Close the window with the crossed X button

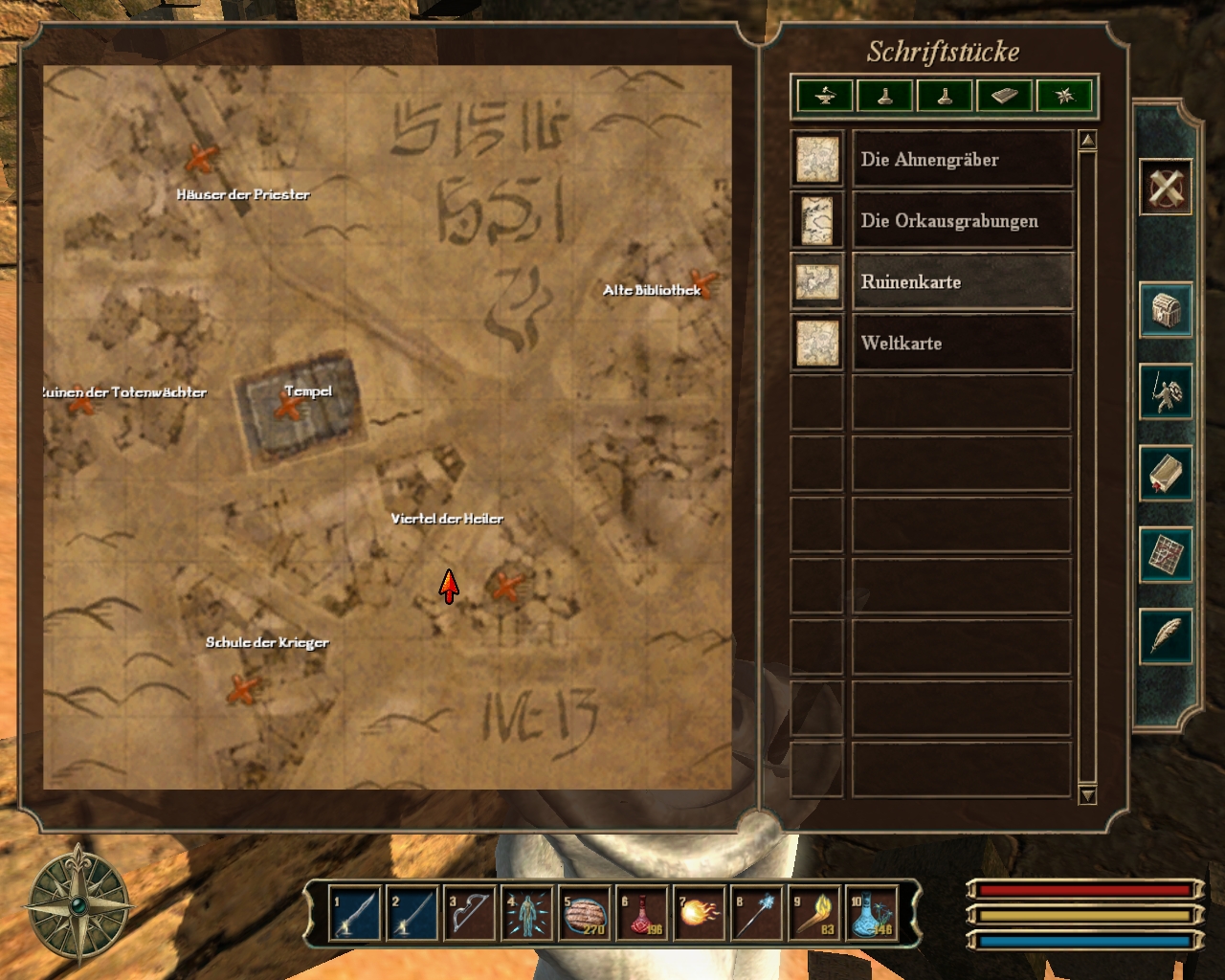pos(1166,187)
